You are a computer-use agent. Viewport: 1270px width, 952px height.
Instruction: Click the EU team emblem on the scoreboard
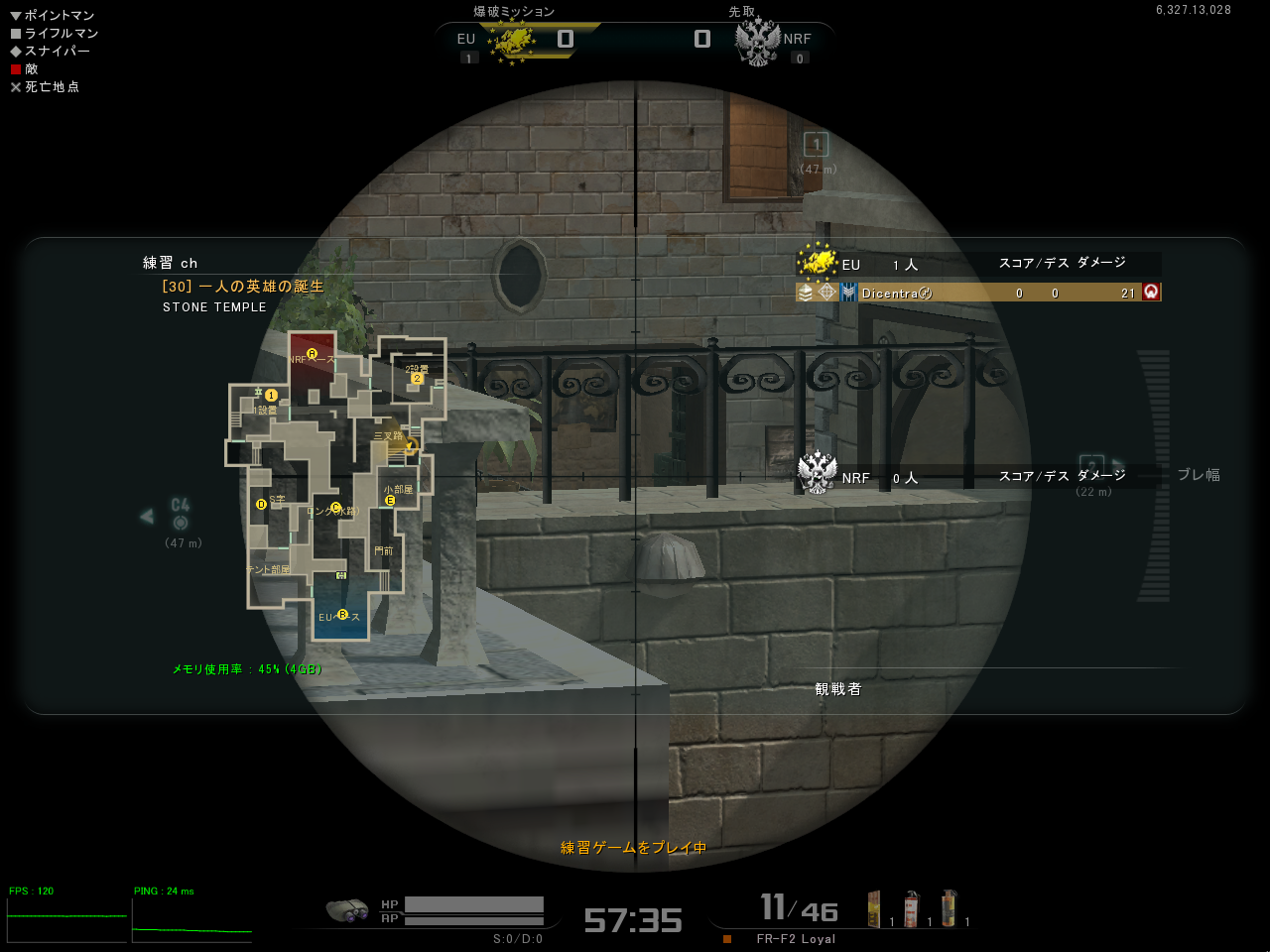coord(817,263)
